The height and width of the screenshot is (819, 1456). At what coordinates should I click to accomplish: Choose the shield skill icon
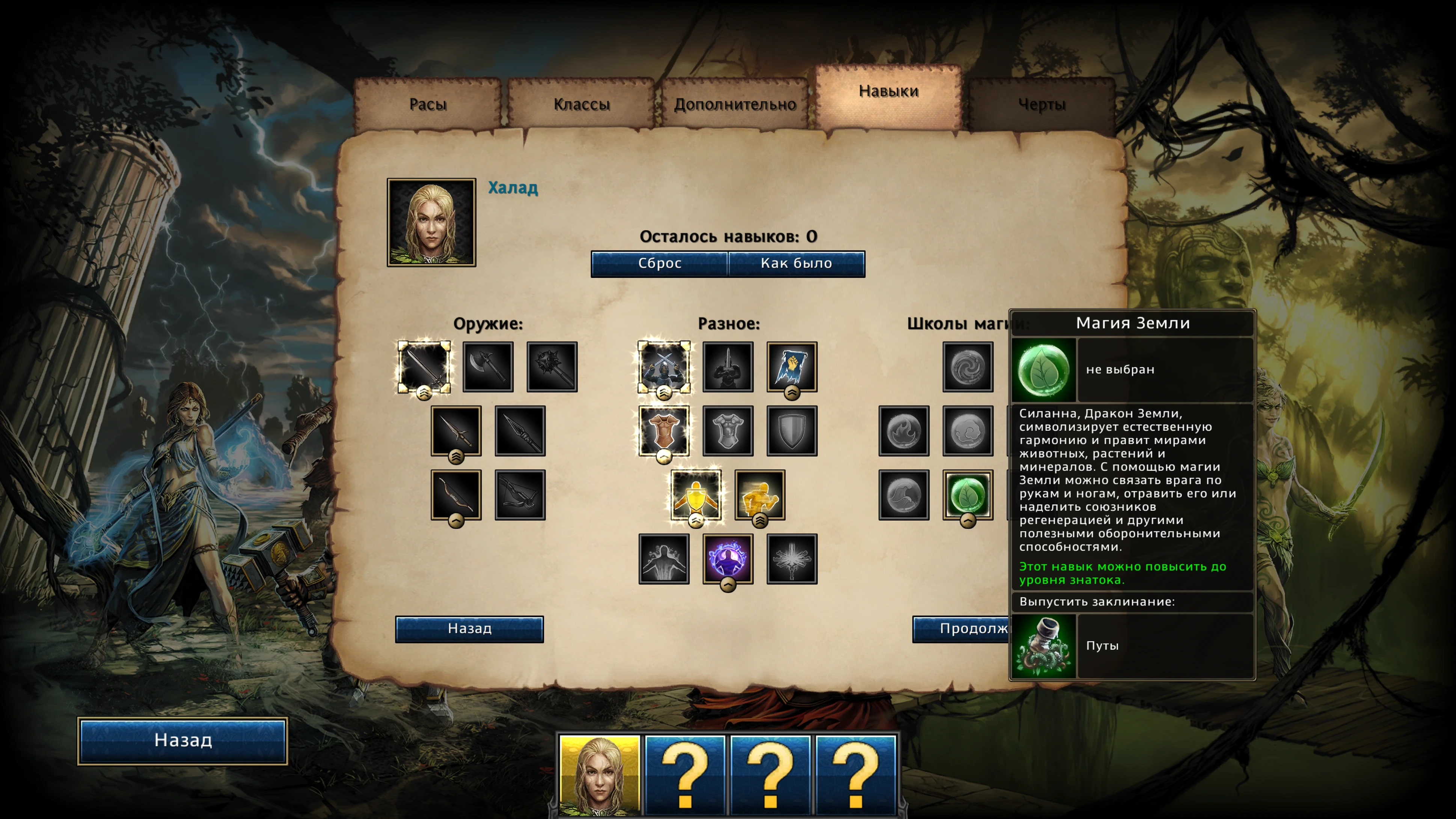(x=792, y=431)
